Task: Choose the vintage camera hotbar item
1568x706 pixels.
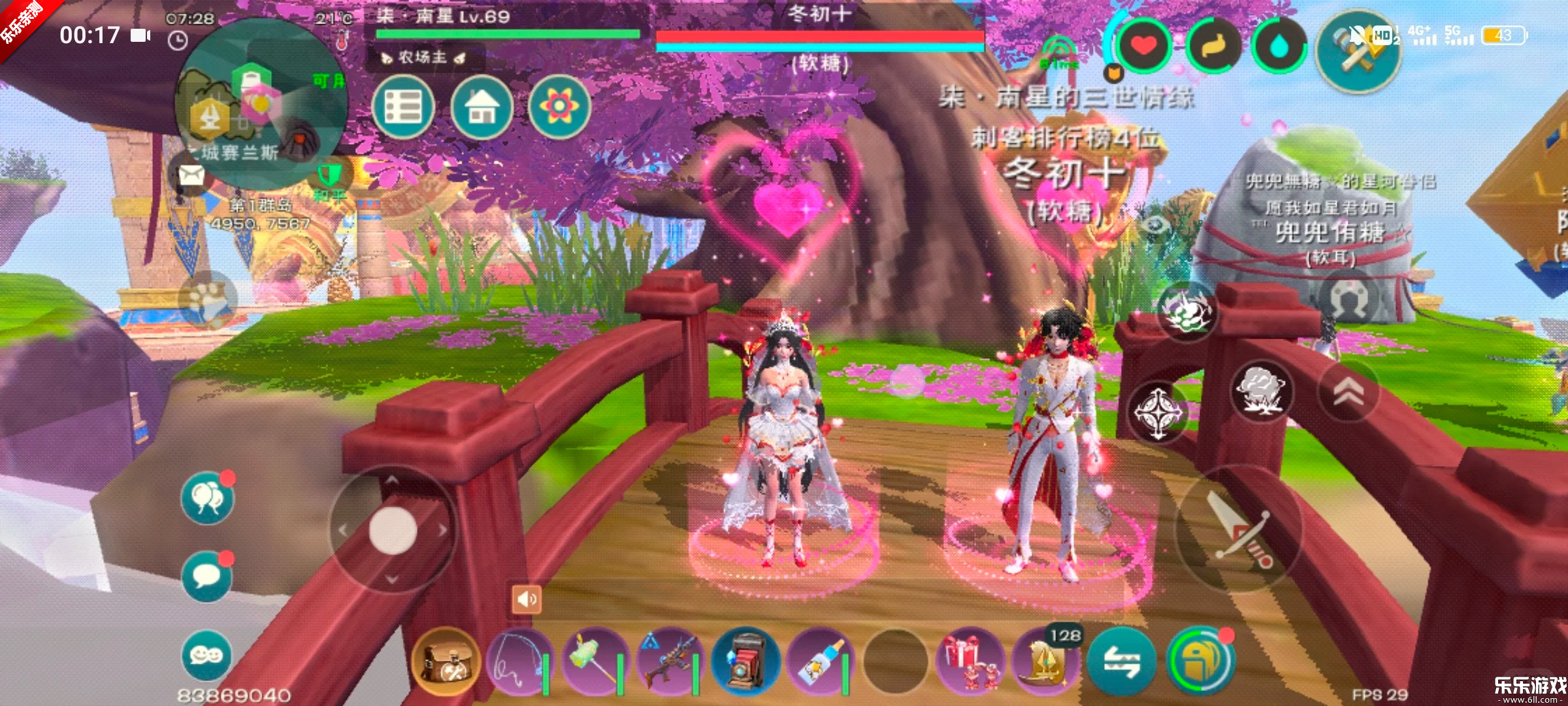Action: [x=745, y=662]
